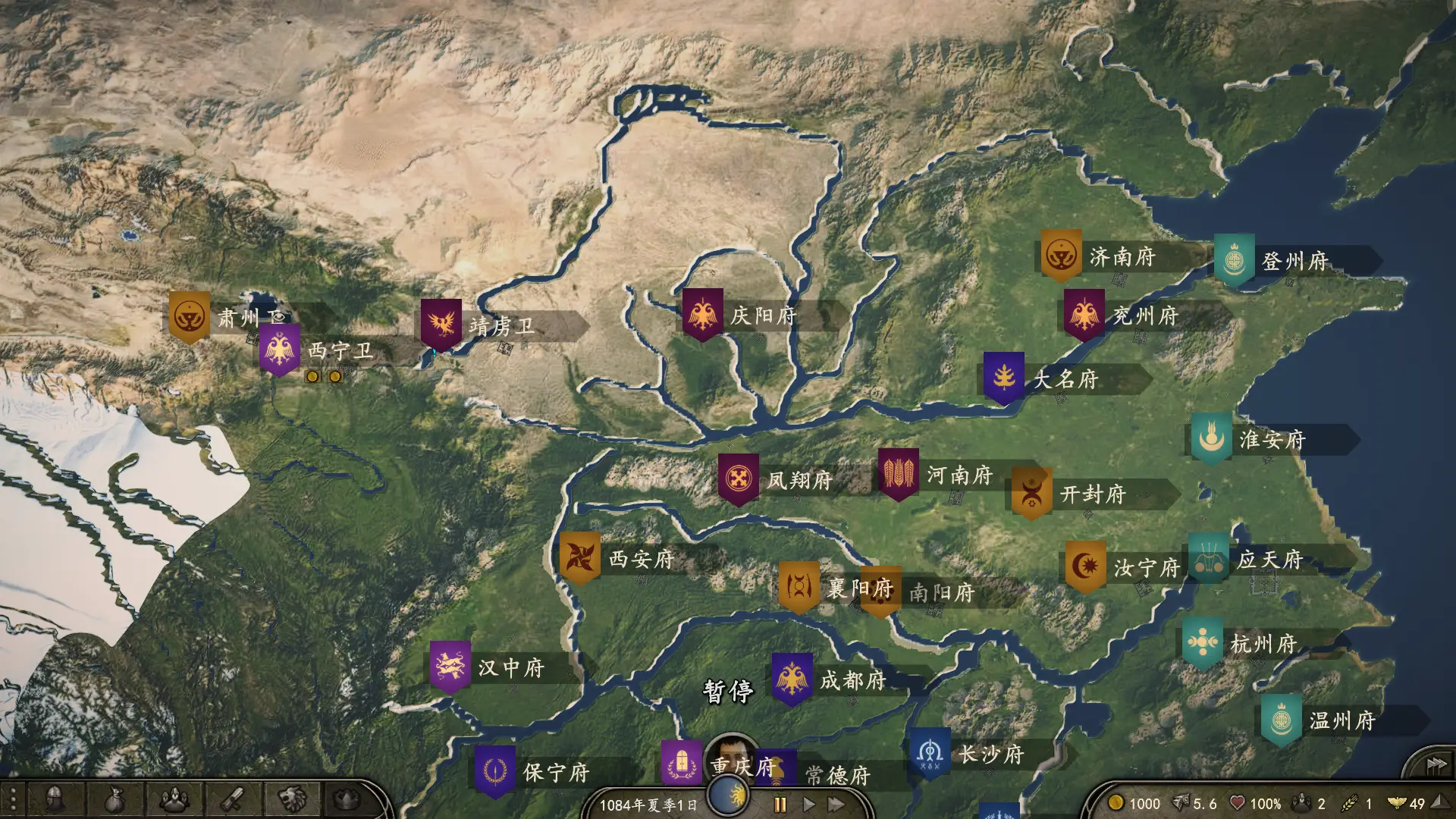This screenshot has width=1456, height=819.
Task: Click the triple-arrow button in bottom-right corner
Action: click(1436, 764)
